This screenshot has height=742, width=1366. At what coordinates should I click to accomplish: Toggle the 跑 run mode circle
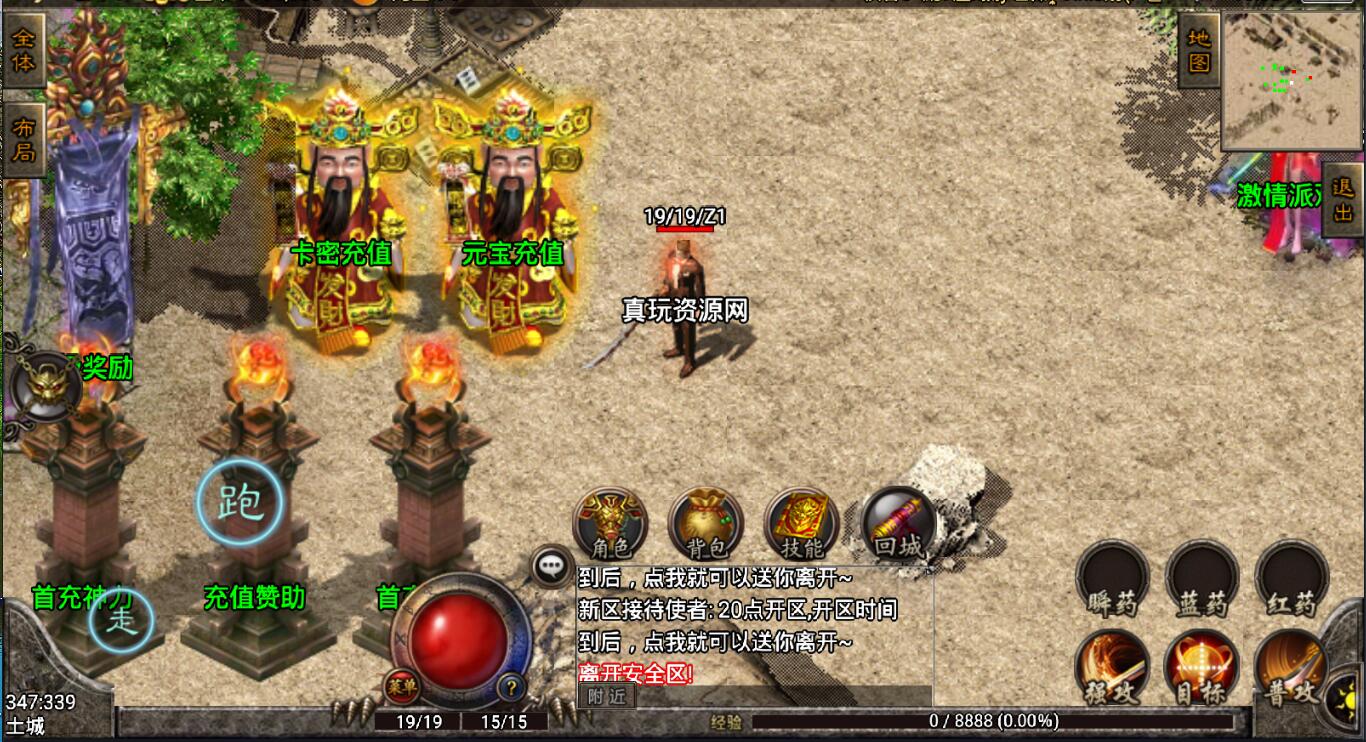(239, 502)
